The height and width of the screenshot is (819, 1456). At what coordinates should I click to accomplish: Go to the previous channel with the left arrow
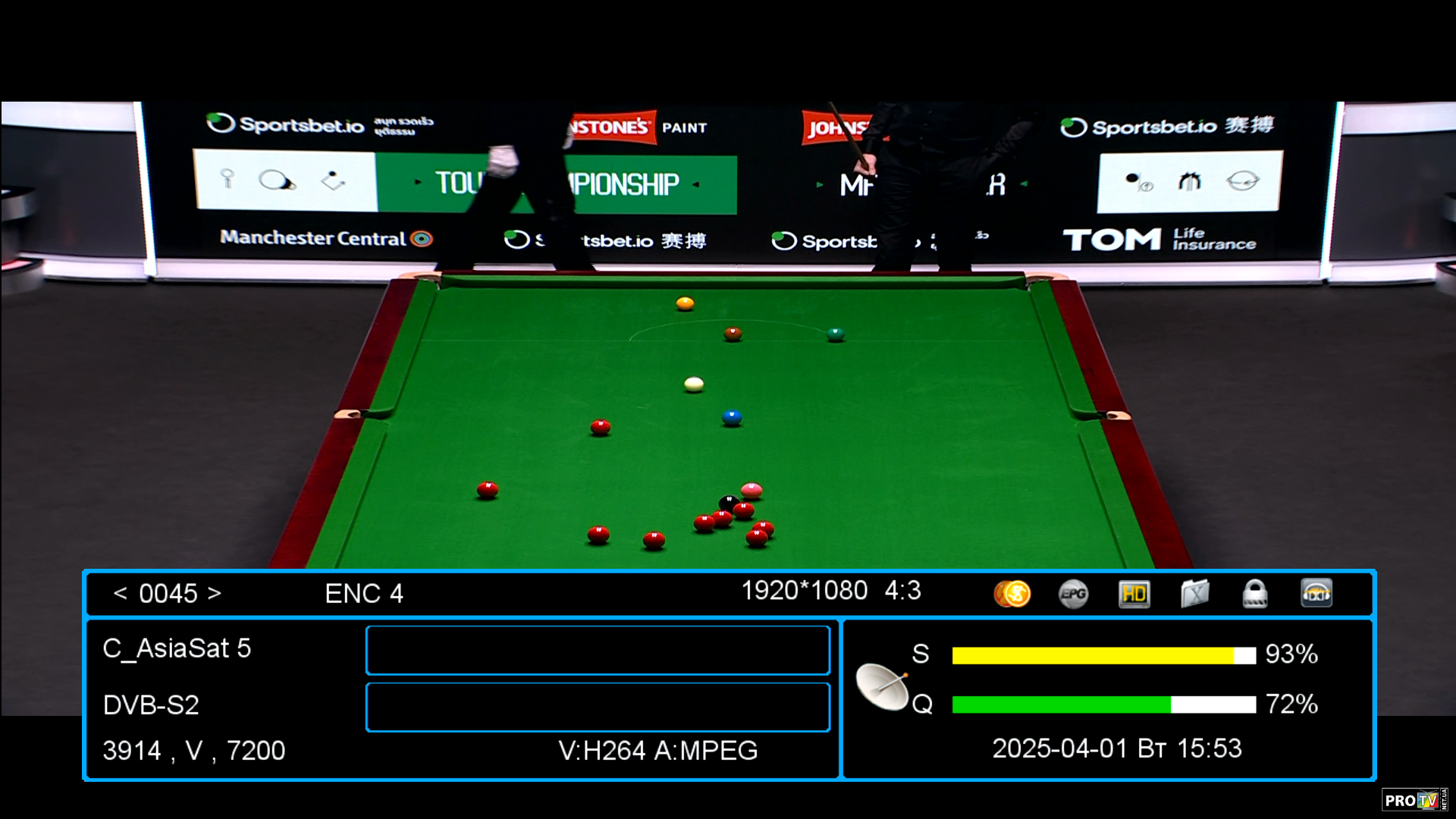tap(120, 593)
